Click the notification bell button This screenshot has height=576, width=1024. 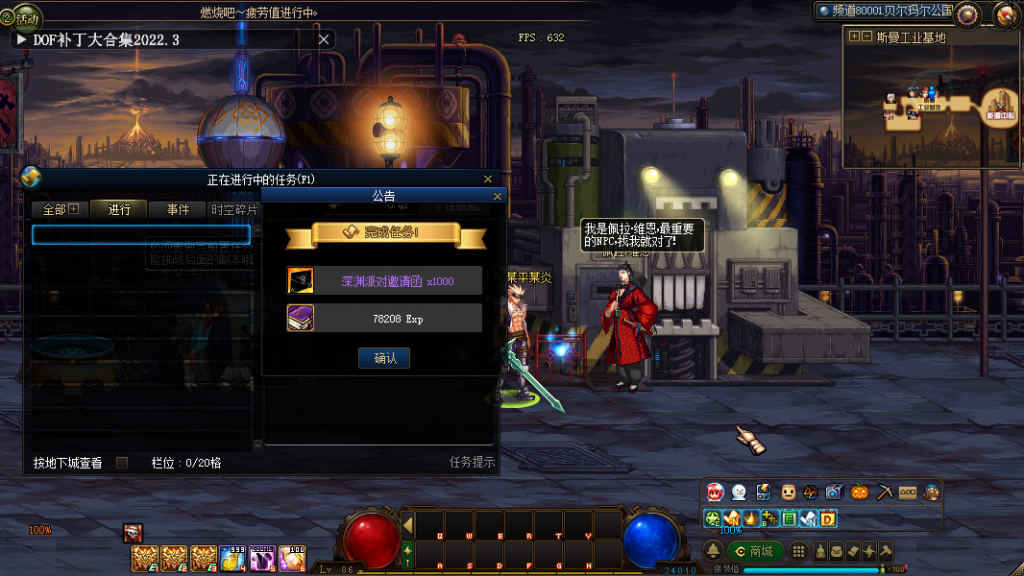[713, 551]
